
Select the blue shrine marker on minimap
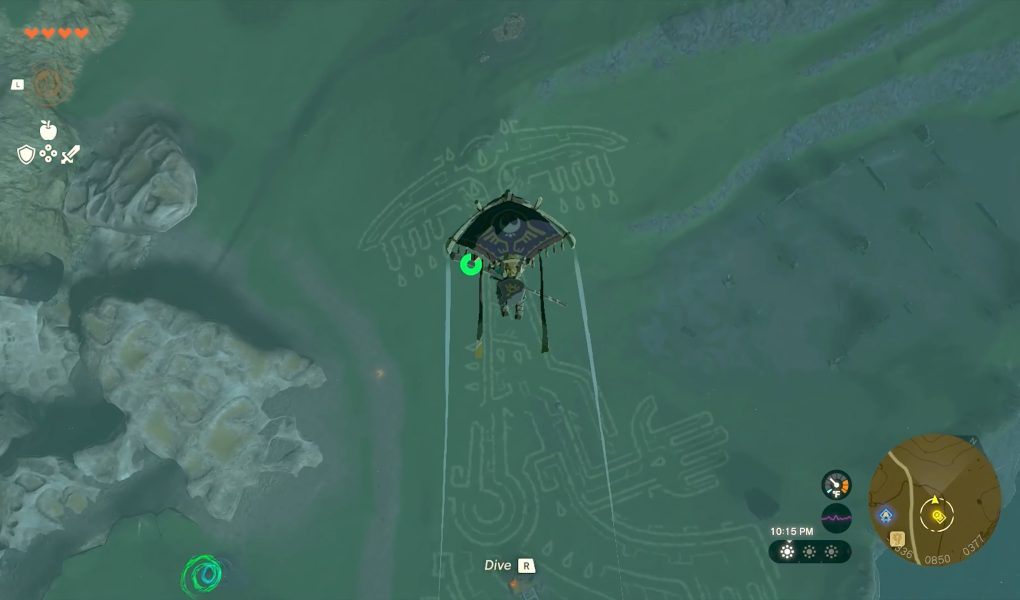point(884,516)
